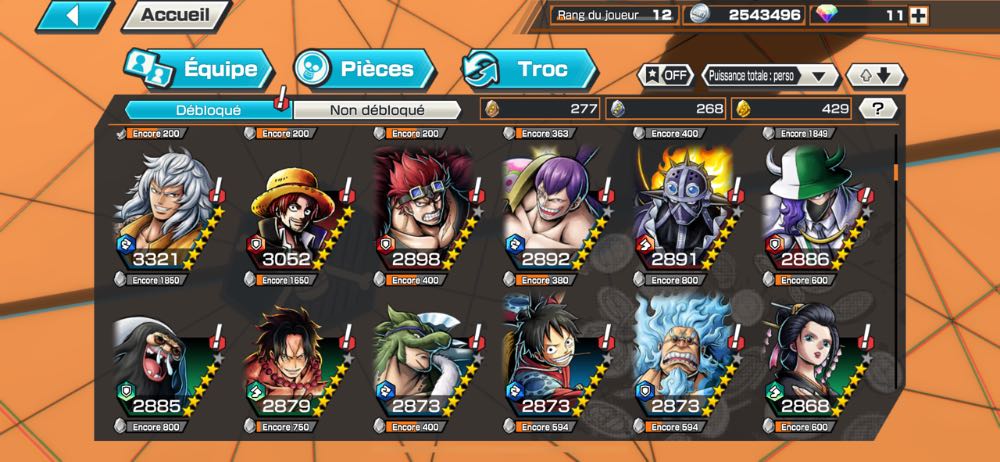Open the Équipe team menu
This screenshot has height=462, width=1000.
(x=200, y=69)
